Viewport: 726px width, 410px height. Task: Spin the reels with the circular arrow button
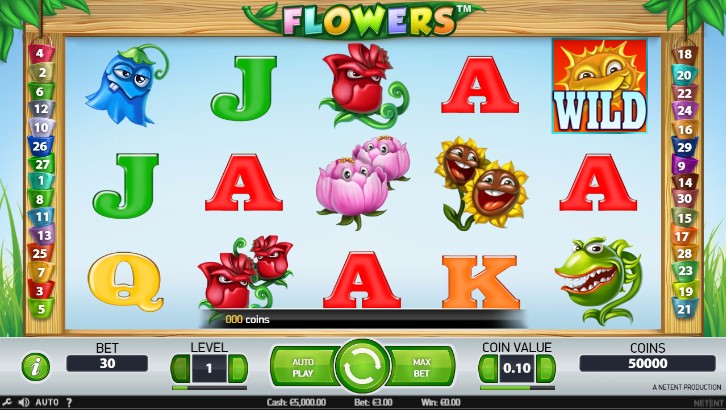pyautogui.click(x=362, y=366)
